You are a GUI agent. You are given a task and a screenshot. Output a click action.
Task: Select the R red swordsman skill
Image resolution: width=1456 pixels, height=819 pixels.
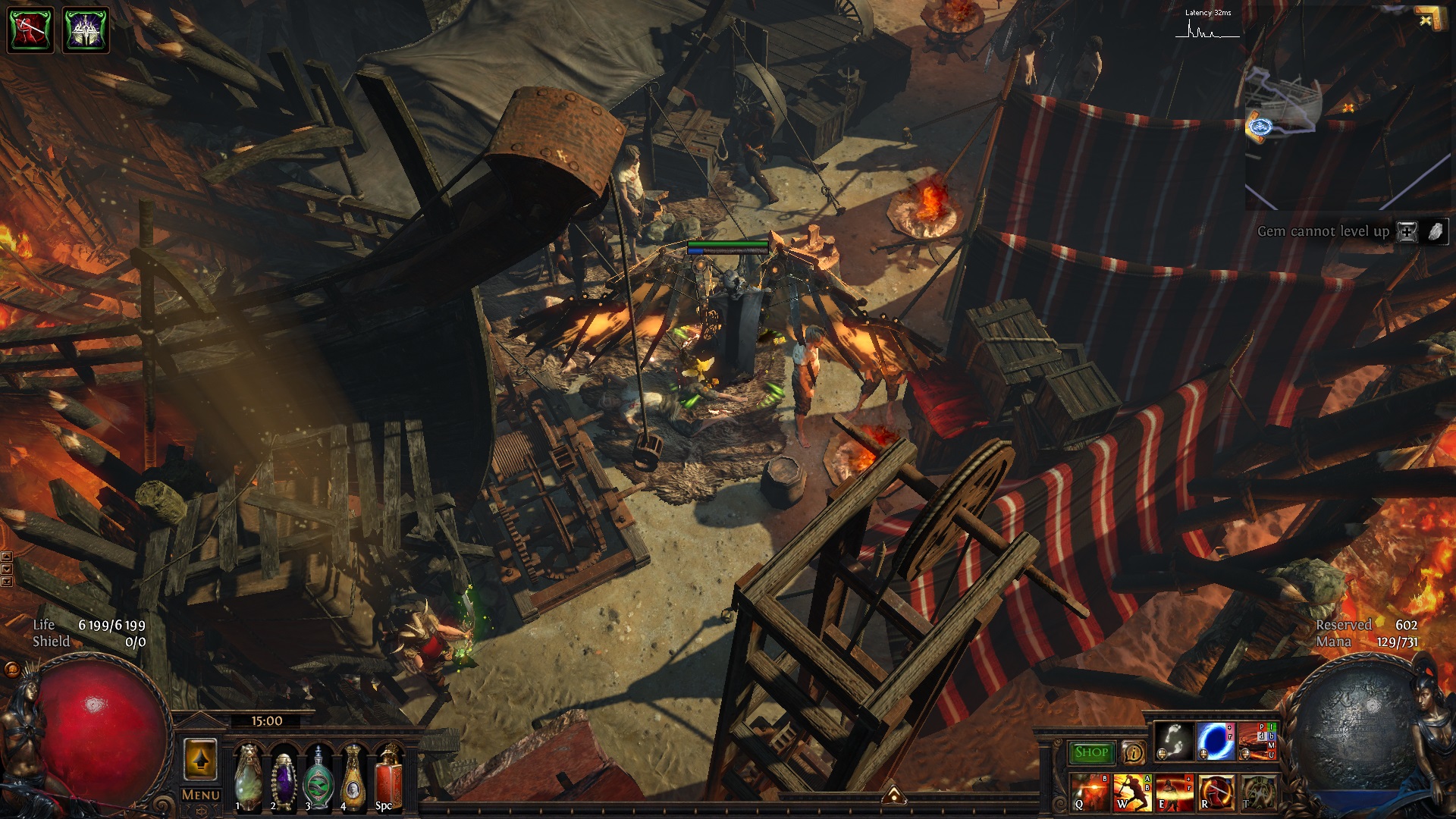pos(1216,792)
